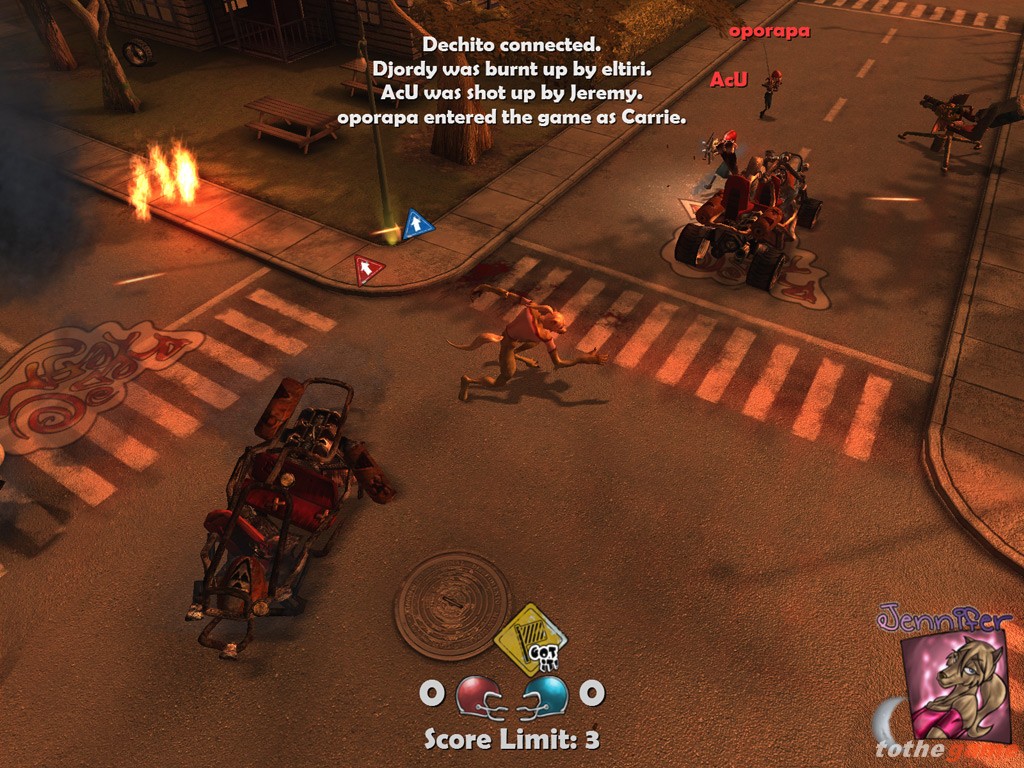Click the yellow 'Got it' sign icon
This screenshot has height=768, width=1024.
pyautogui.click(x=531, y=639)
